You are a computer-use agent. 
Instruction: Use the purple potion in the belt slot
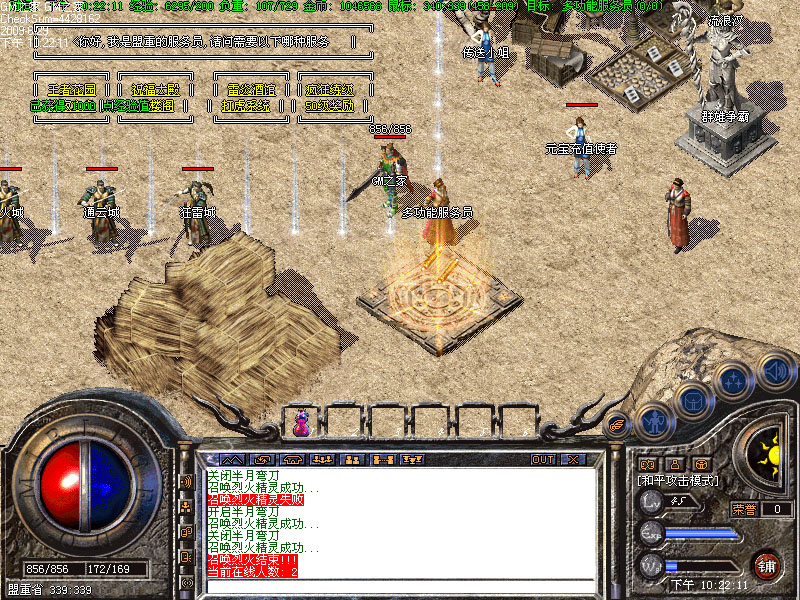click(x=301, y=424)
